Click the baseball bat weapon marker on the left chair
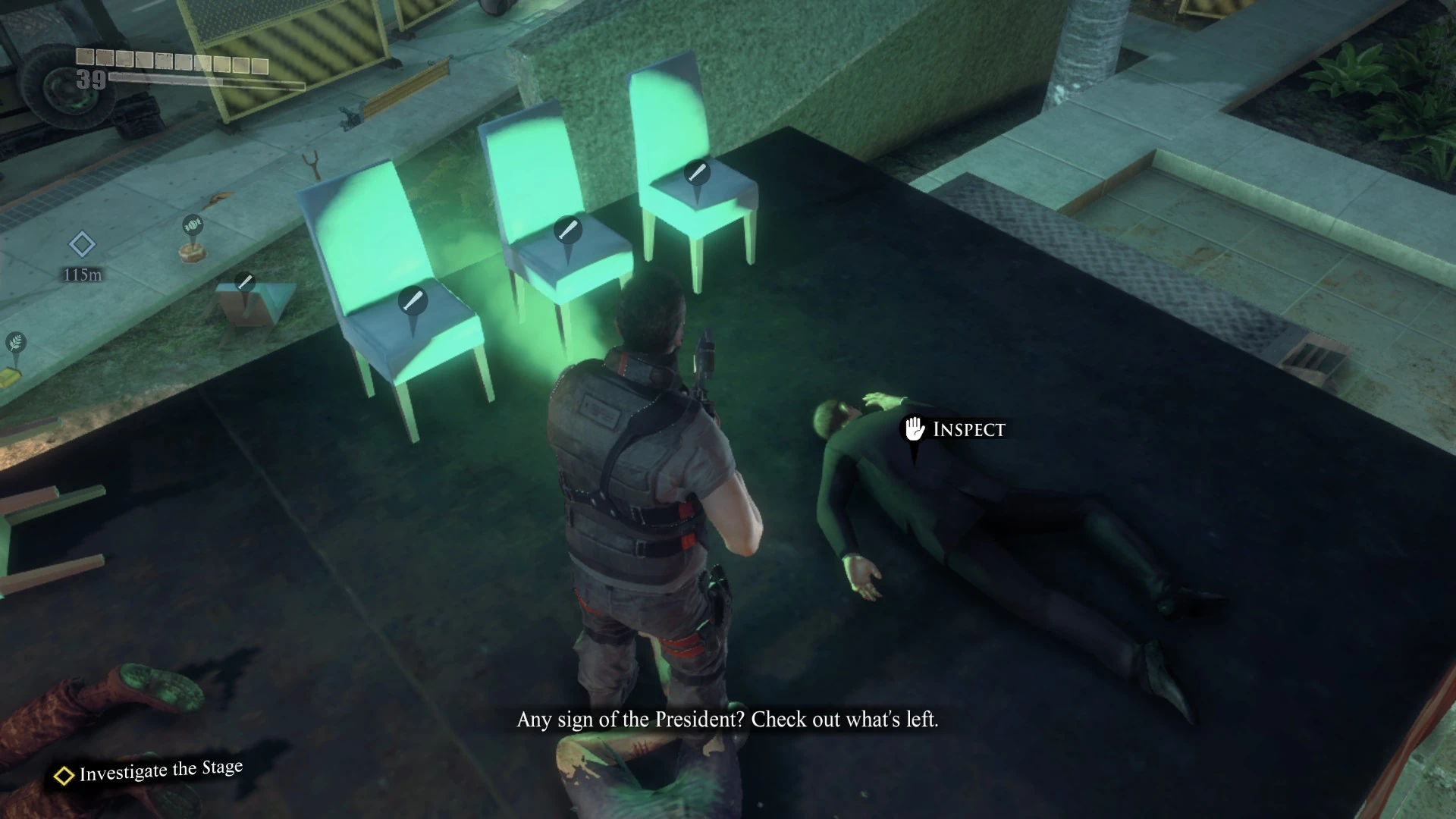This screenshot has height=819, width=1456. pos(414,298)
